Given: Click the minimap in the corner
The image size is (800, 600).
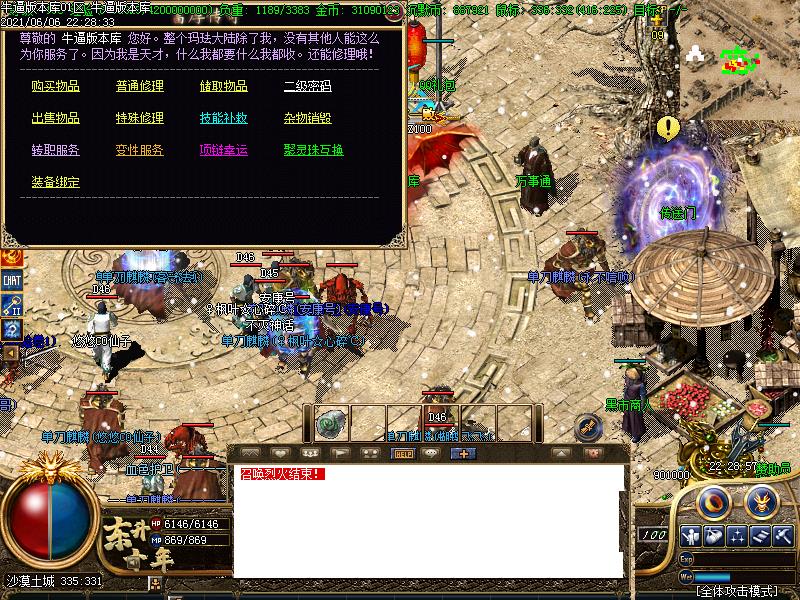Looking at the screenshot, I should pyautogui.click(x=740, y=60).
